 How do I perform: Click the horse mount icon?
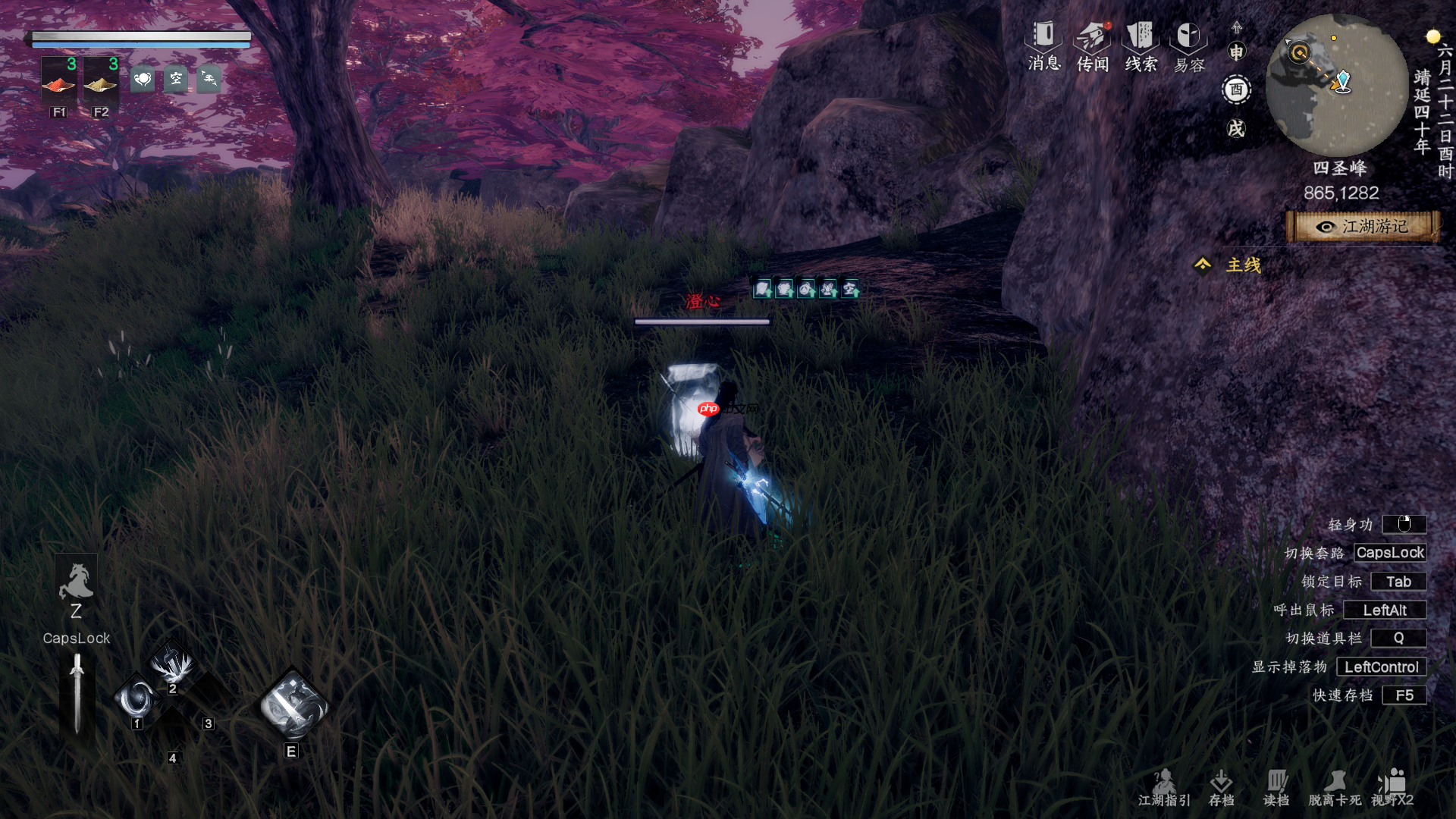(x=76, y=582)
